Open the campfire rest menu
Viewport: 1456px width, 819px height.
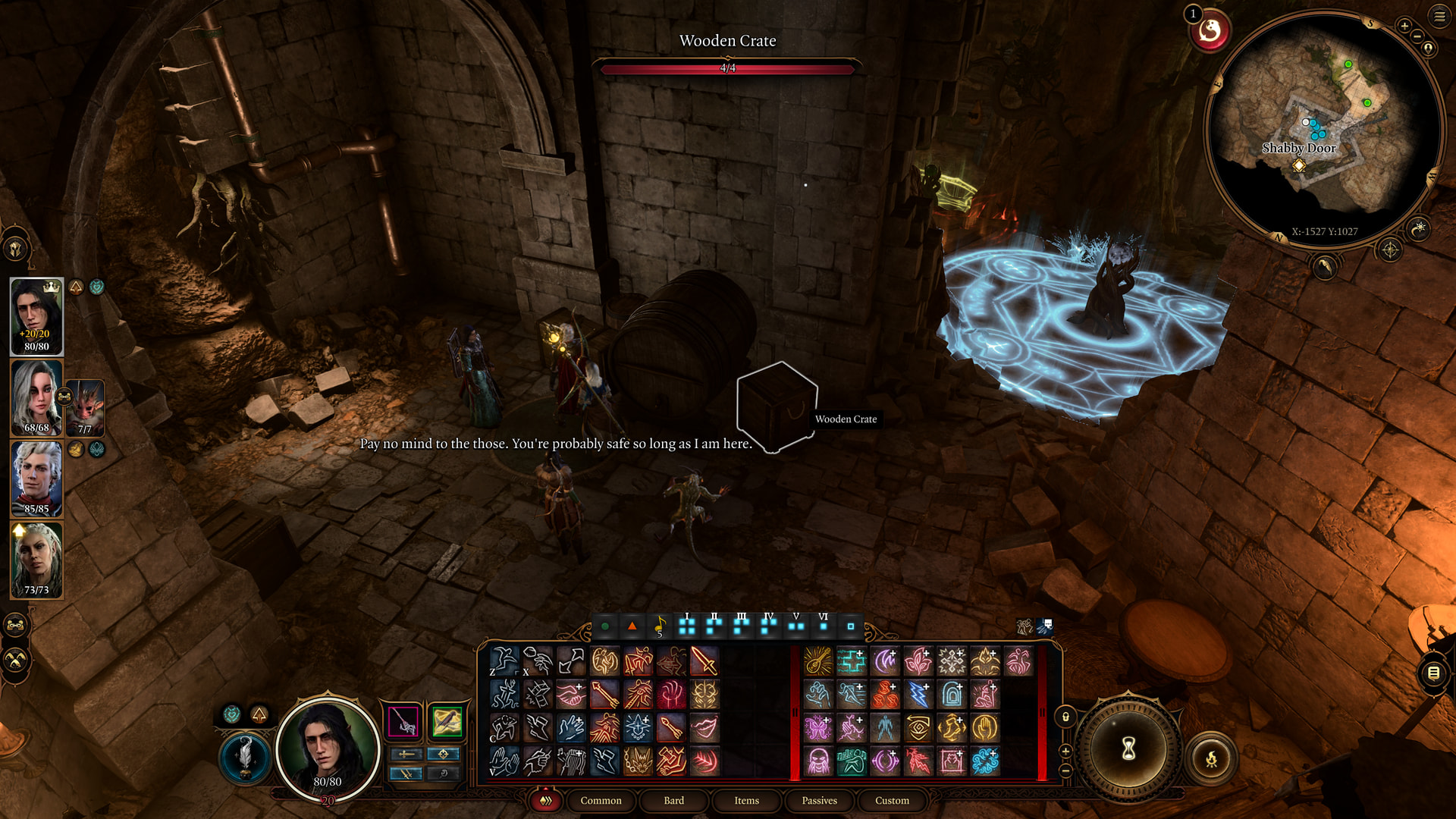pyautogui.click(x=1211, y=758)
